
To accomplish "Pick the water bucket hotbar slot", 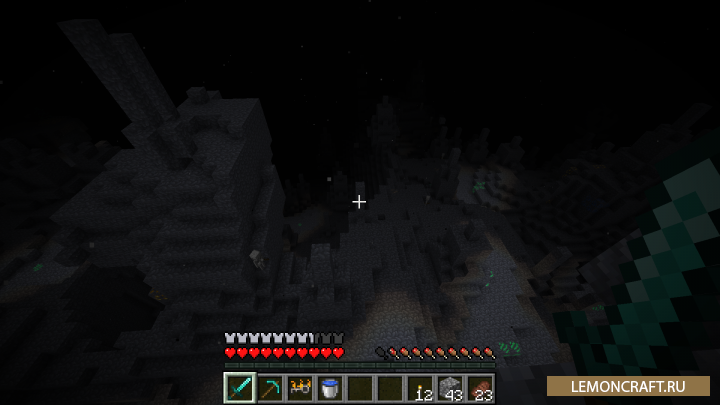I will [x=329, y=388].
